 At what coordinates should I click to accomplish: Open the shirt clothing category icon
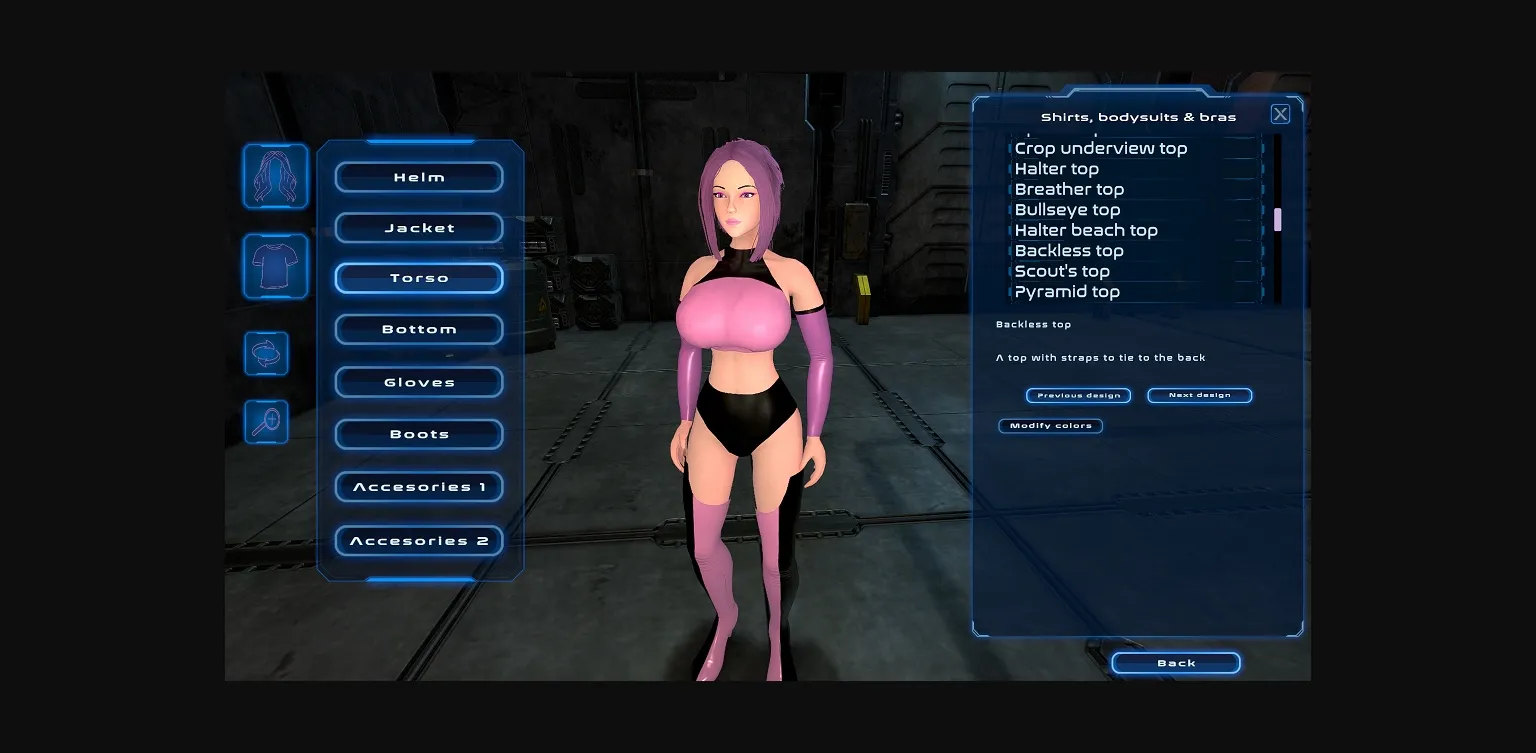(x=276, y=267)
